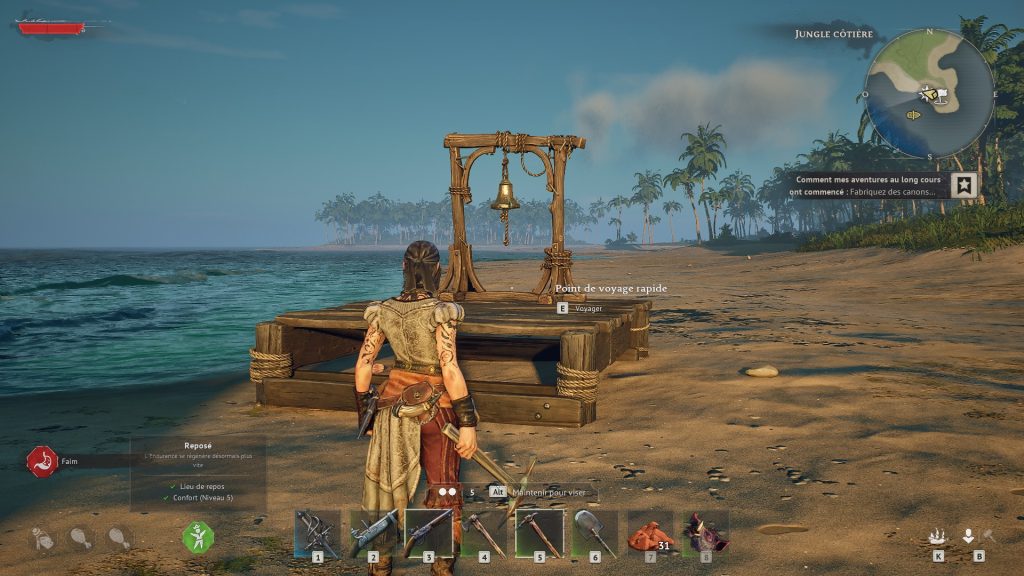Choose the musket rifle in slot 3
The height and width of the screenshot is (576, 1024).
[x=428, y=531]
